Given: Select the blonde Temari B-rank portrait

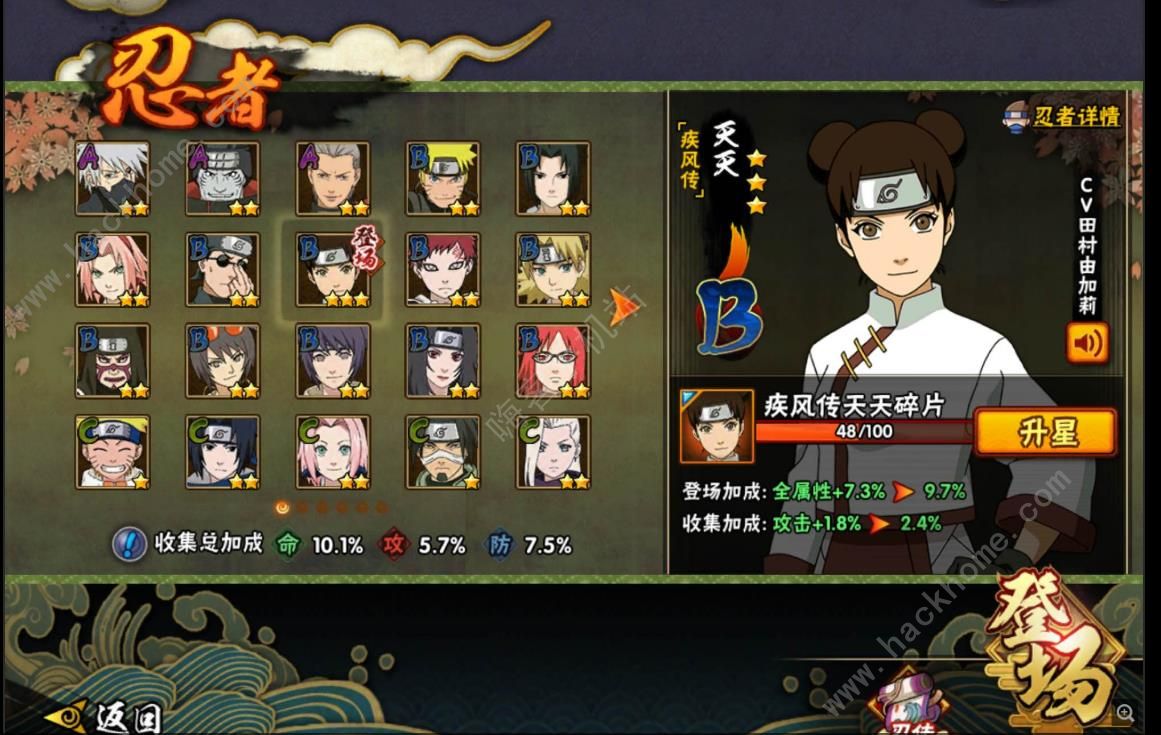Looking at the screenshot, I should tap(553, 270).
